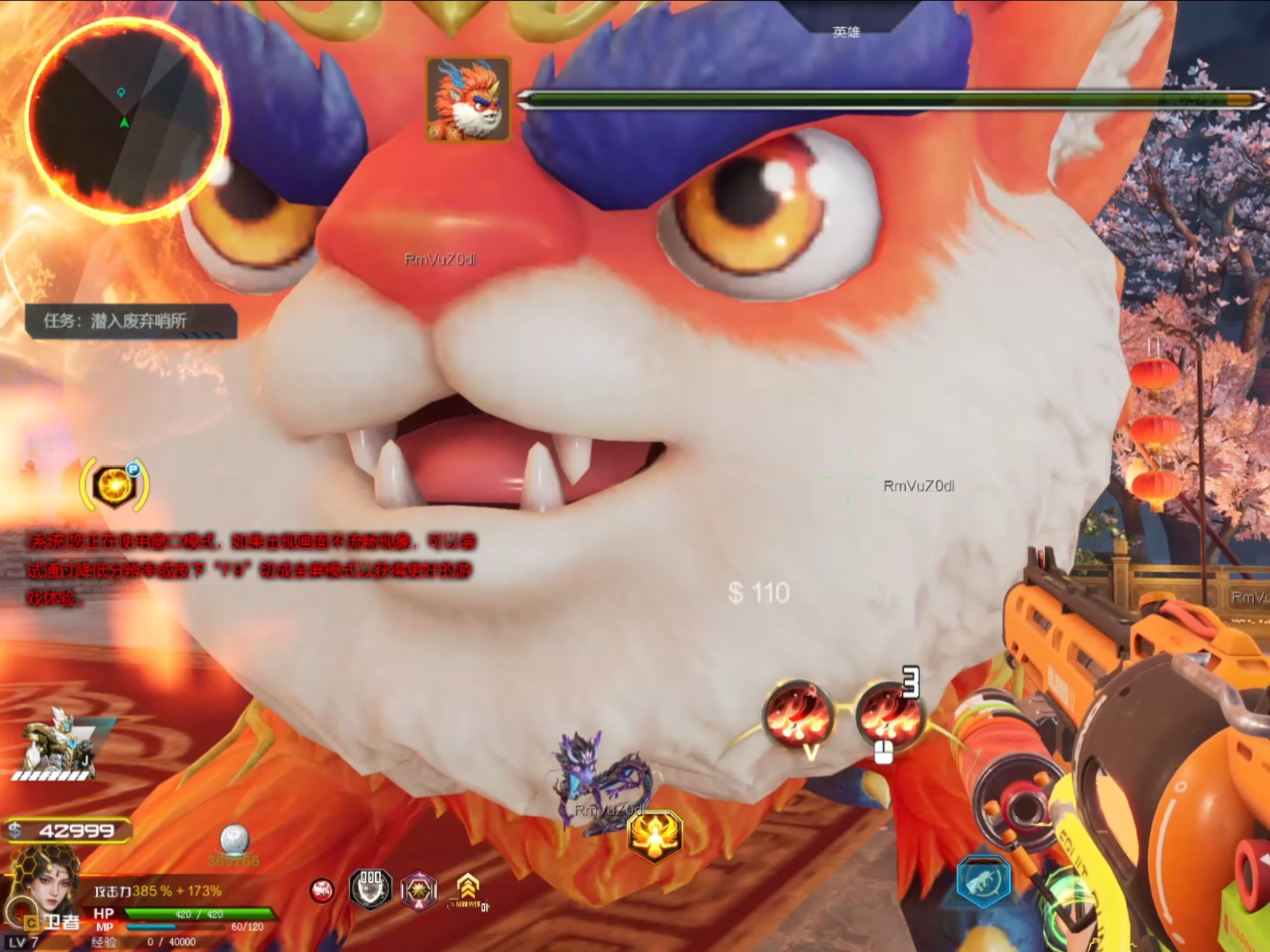Image resolution: width=1270 pixels, height=952 pixels.
Task: Select the black shield badge icon
Action: click(x=370, y=889)
